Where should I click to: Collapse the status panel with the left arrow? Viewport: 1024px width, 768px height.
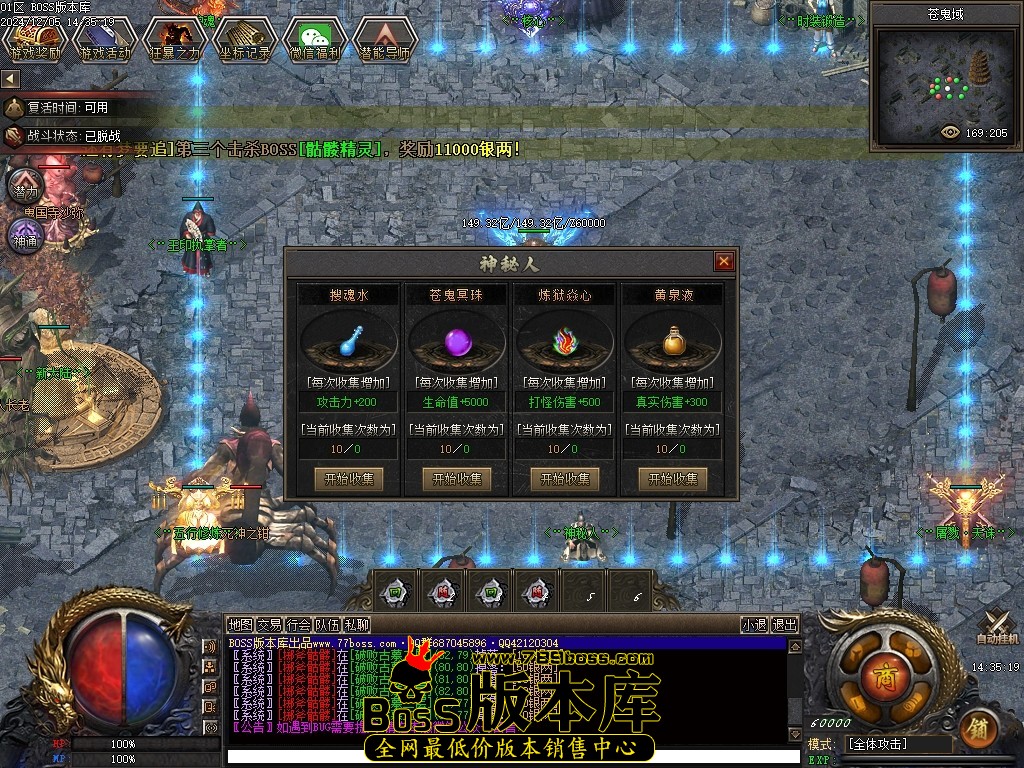point(10,78)
